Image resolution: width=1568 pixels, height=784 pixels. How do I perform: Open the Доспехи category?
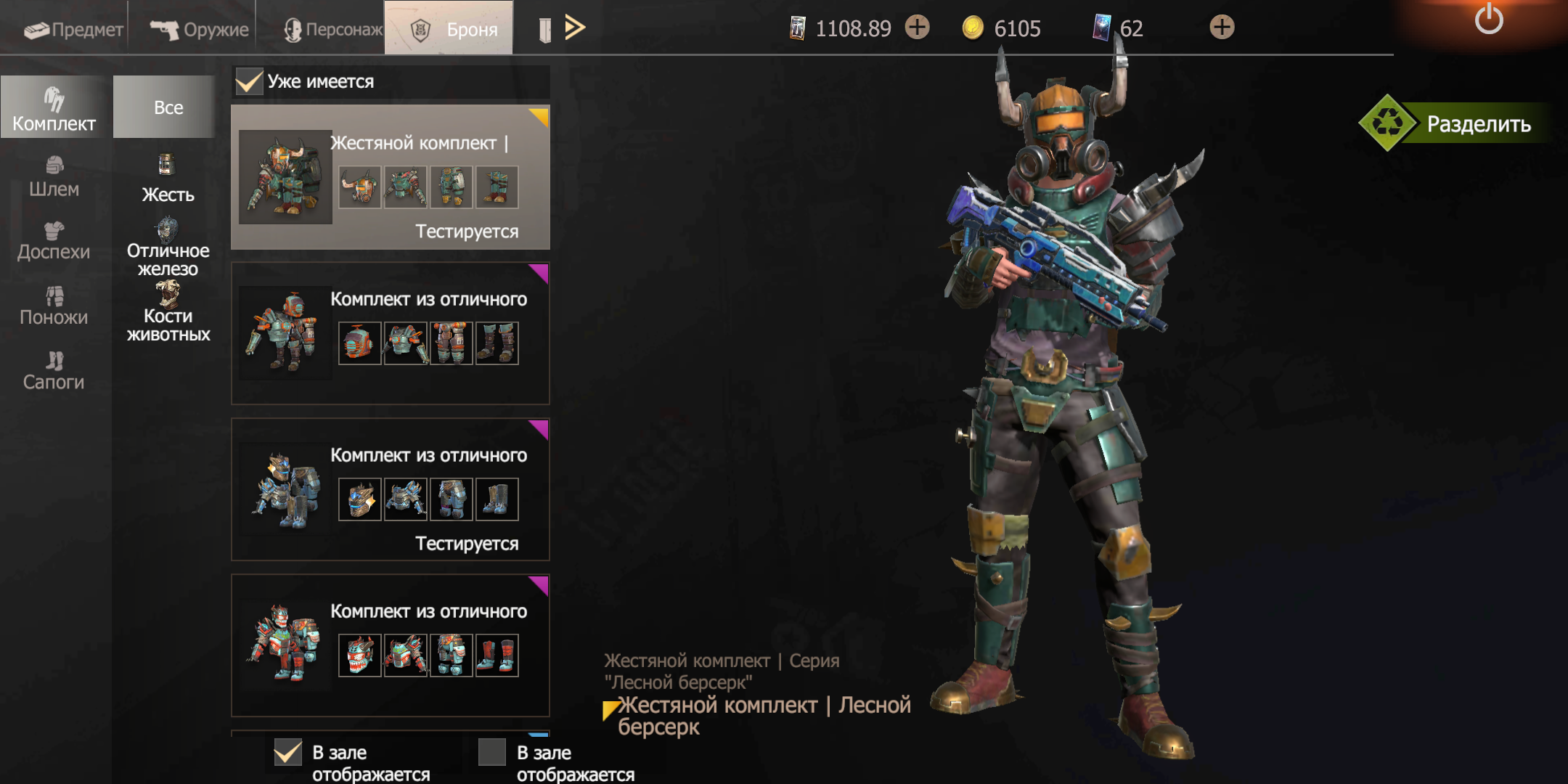(x=54, y=242)
